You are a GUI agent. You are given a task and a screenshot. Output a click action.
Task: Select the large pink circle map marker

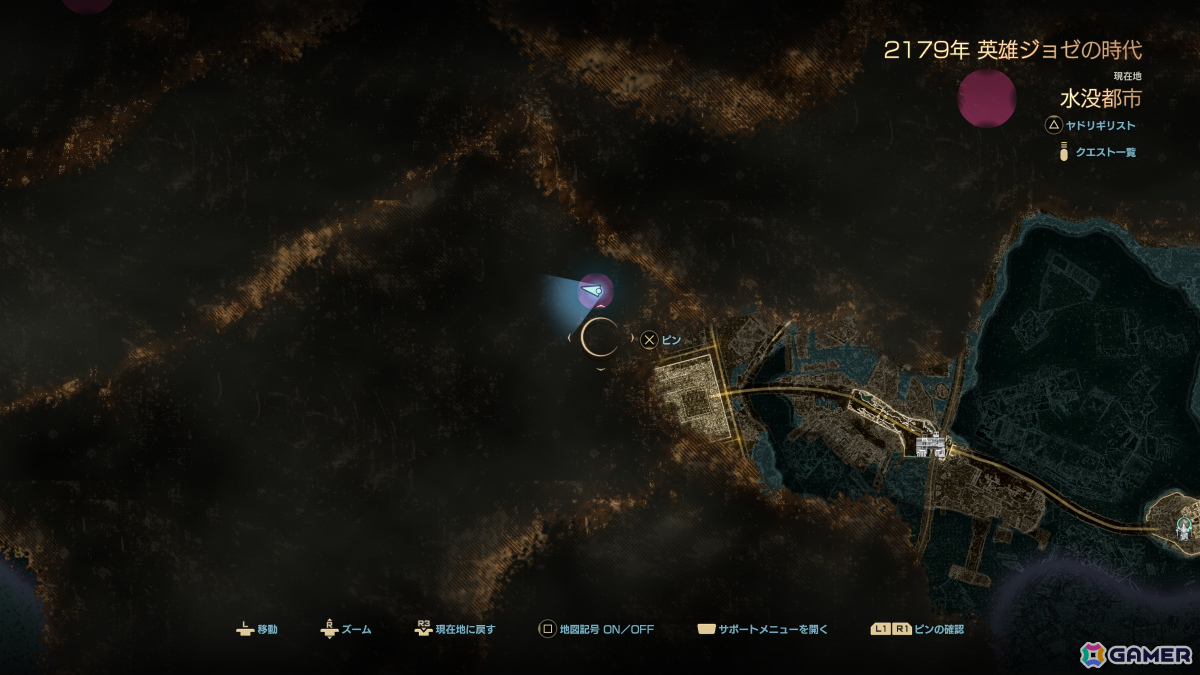coord(987,98)
